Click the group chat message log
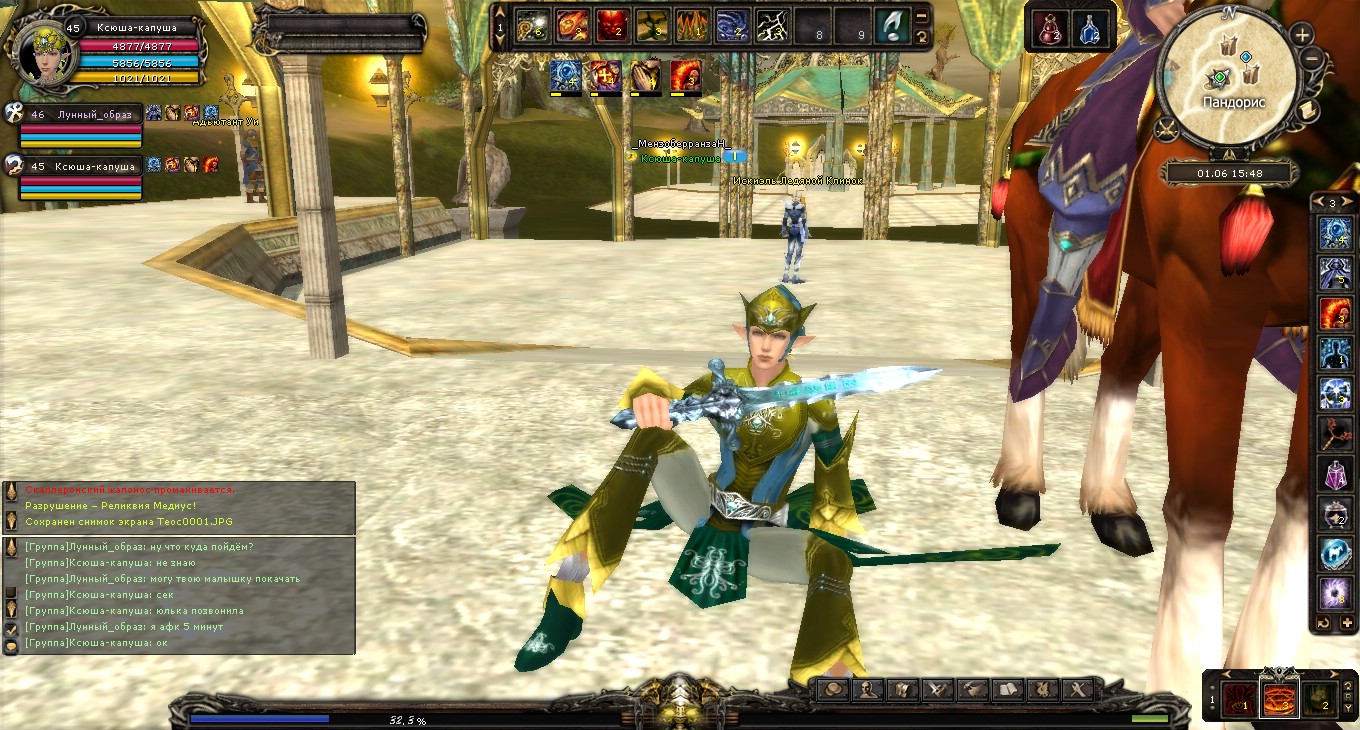This screenshot has width=1360, height=730. [x=180, y=595]
